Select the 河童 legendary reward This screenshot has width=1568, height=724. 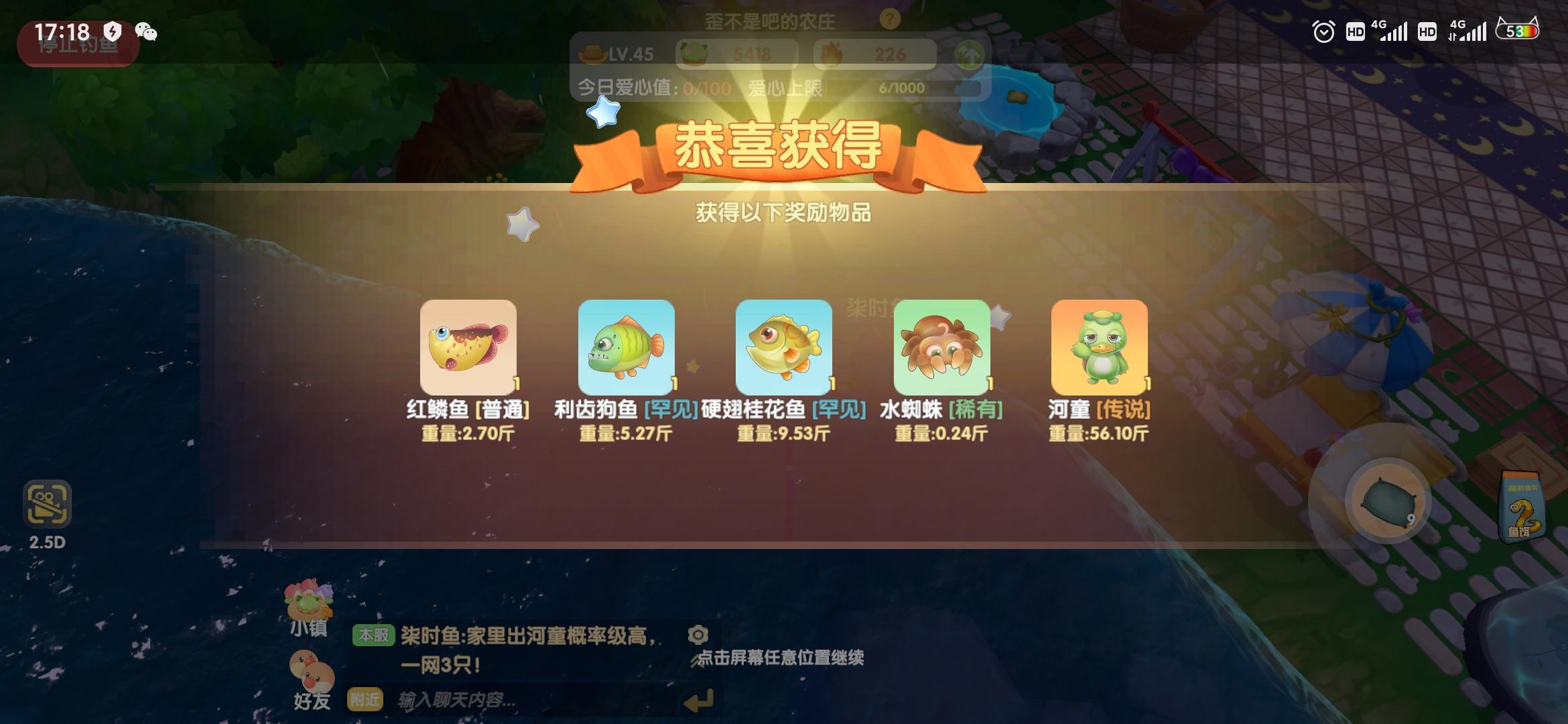coord(1100,347)
